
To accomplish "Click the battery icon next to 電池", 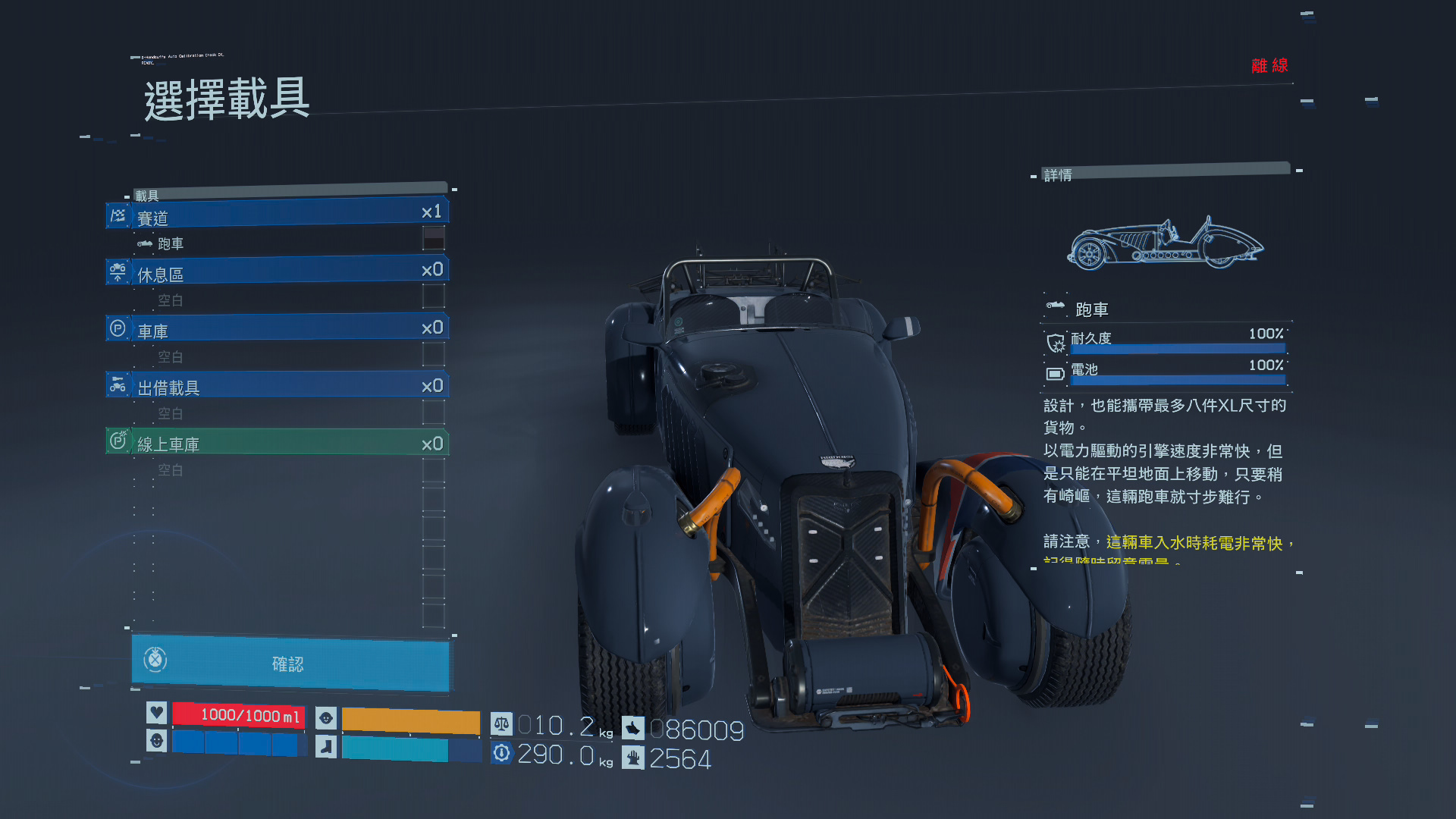I will 1056,372.
